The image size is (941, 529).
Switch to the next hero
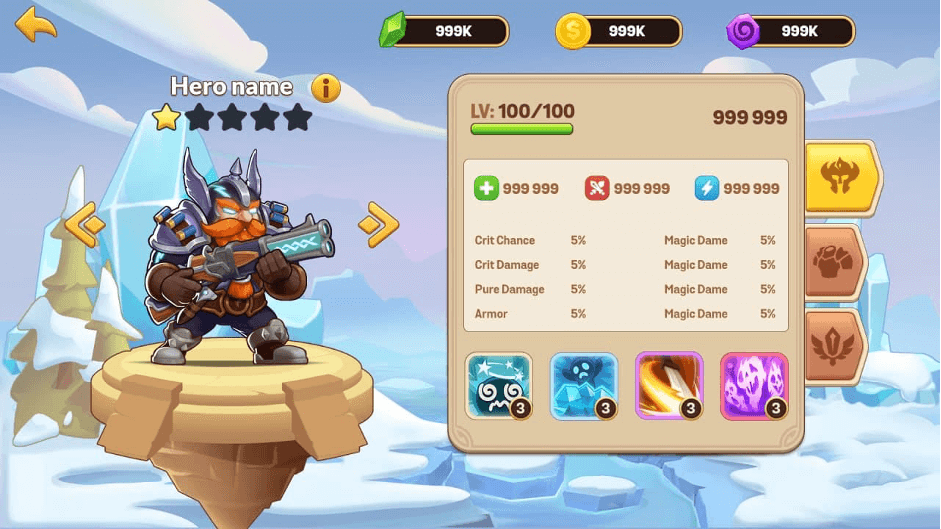pyautogui.click(x=378, y=224)
